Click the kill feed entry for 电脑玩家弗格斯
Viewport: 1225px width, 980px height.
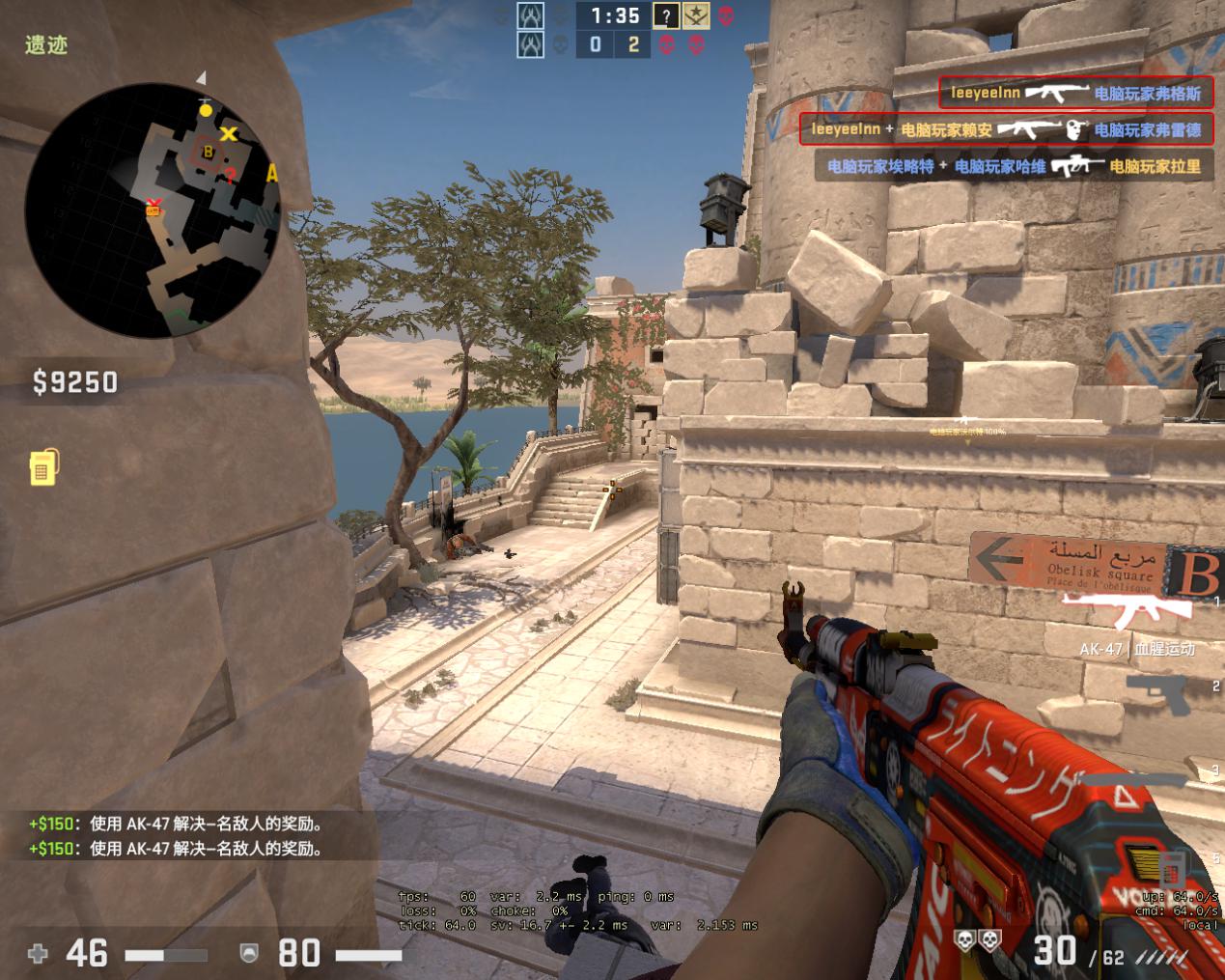point(1075,94)
